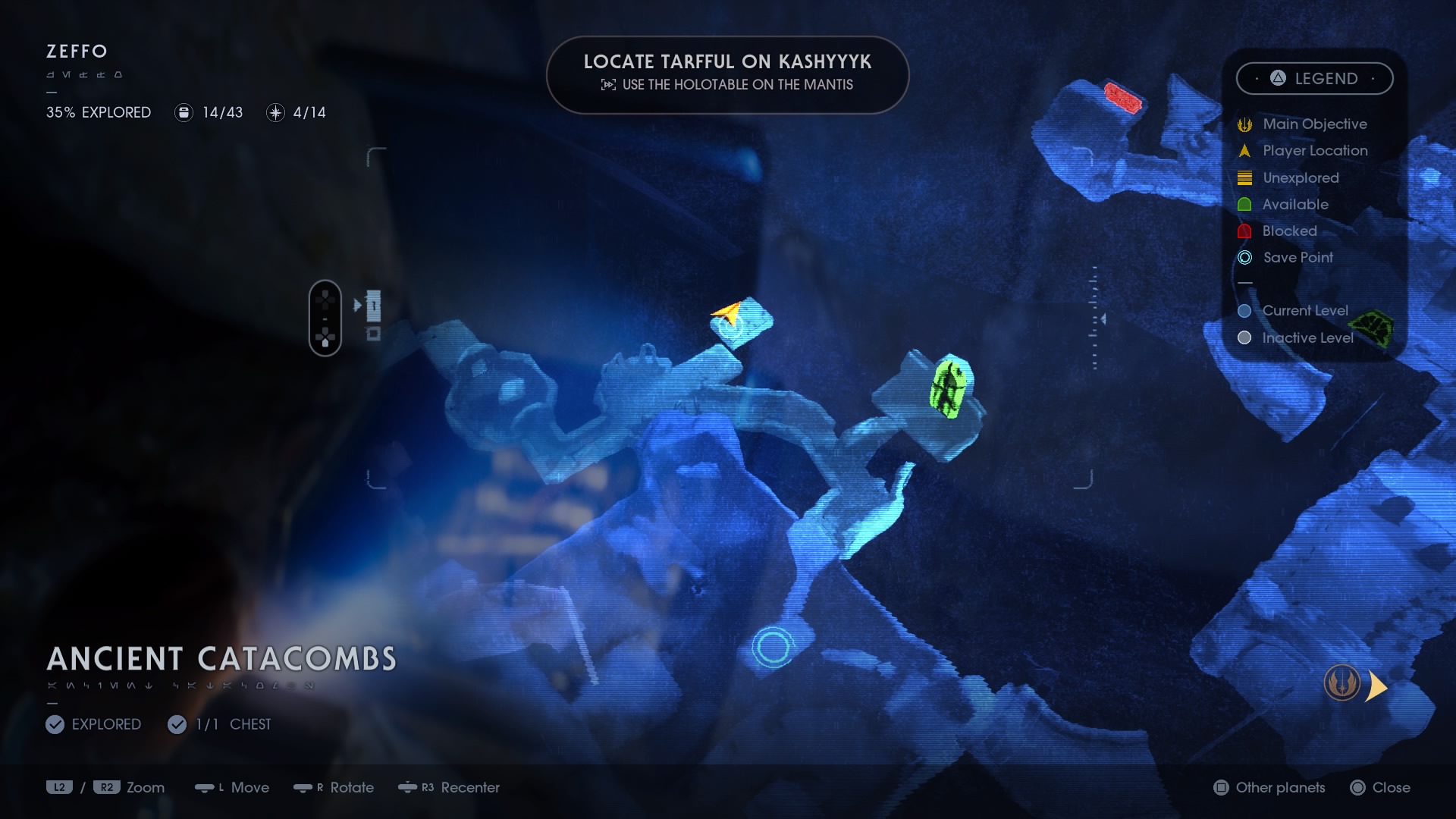The height and width of the screenshot is (819, 1456).
Task: Toggle the Inactive Level indicator in Legend
Action: click(1244, 338)
